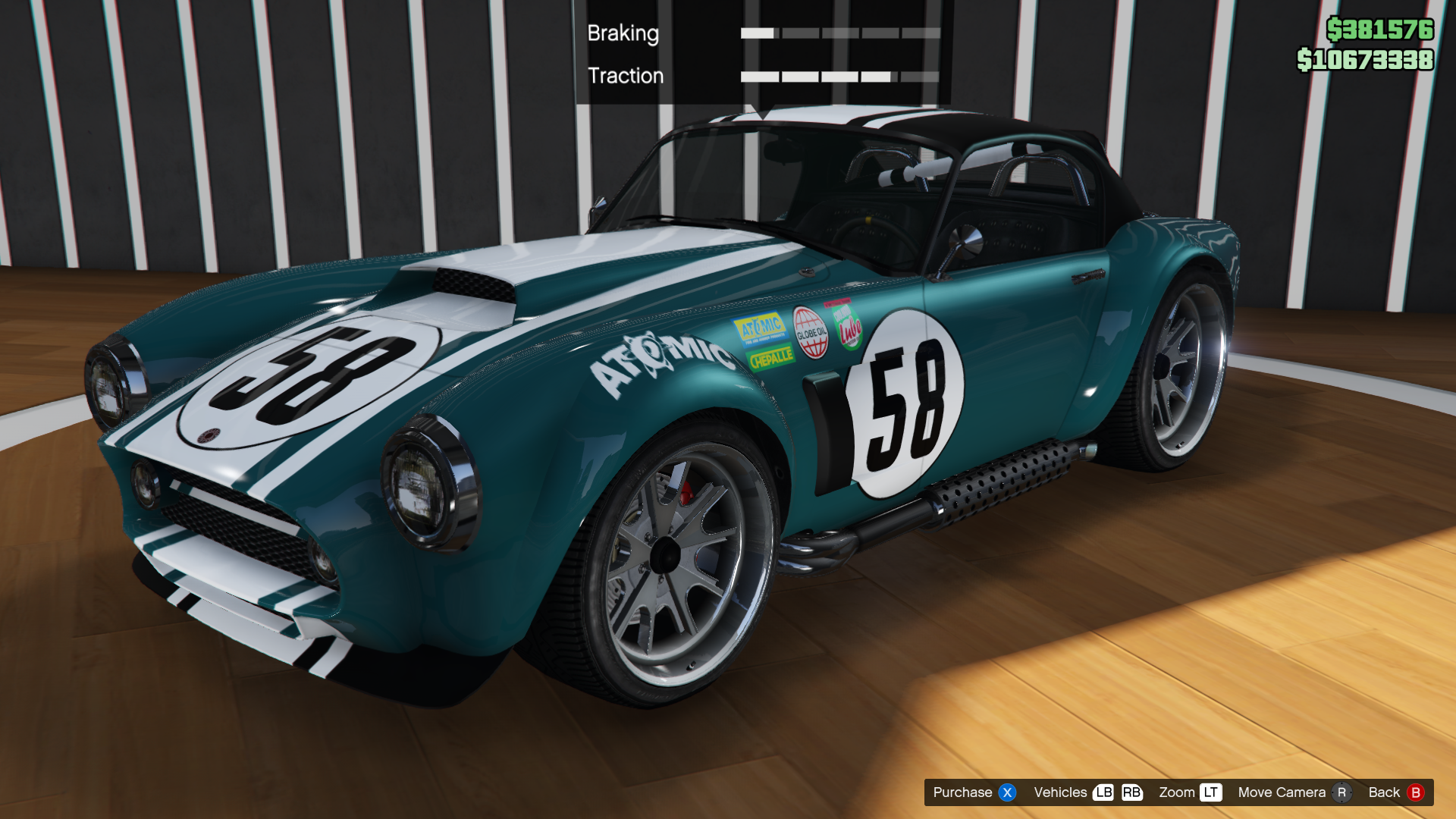Go back using the Back option
1456x819 pixels.
[x=1395, y=792]
